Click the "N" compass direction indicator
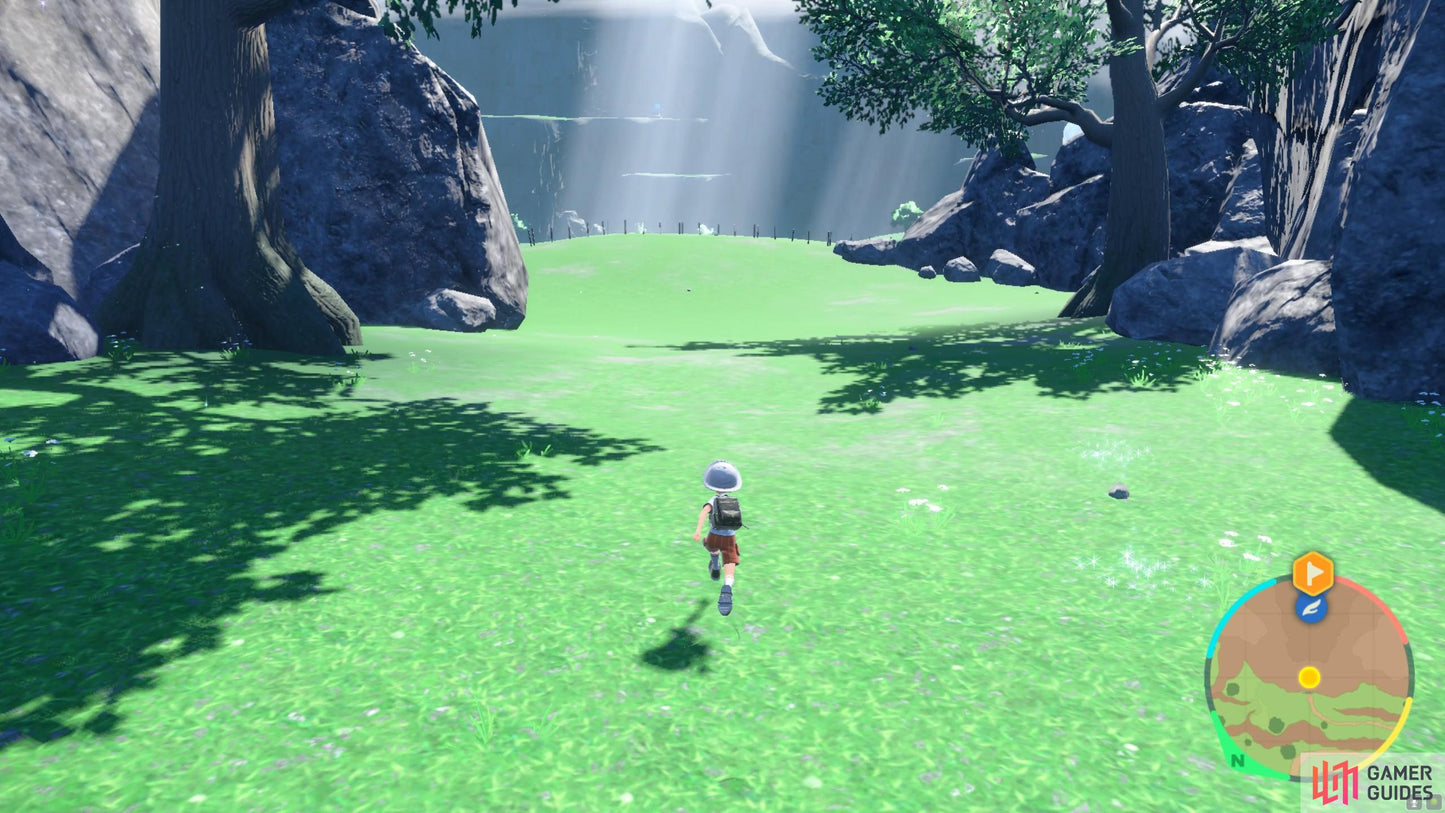This screenshot has height=813, width=1445. tap(1236, 762)
